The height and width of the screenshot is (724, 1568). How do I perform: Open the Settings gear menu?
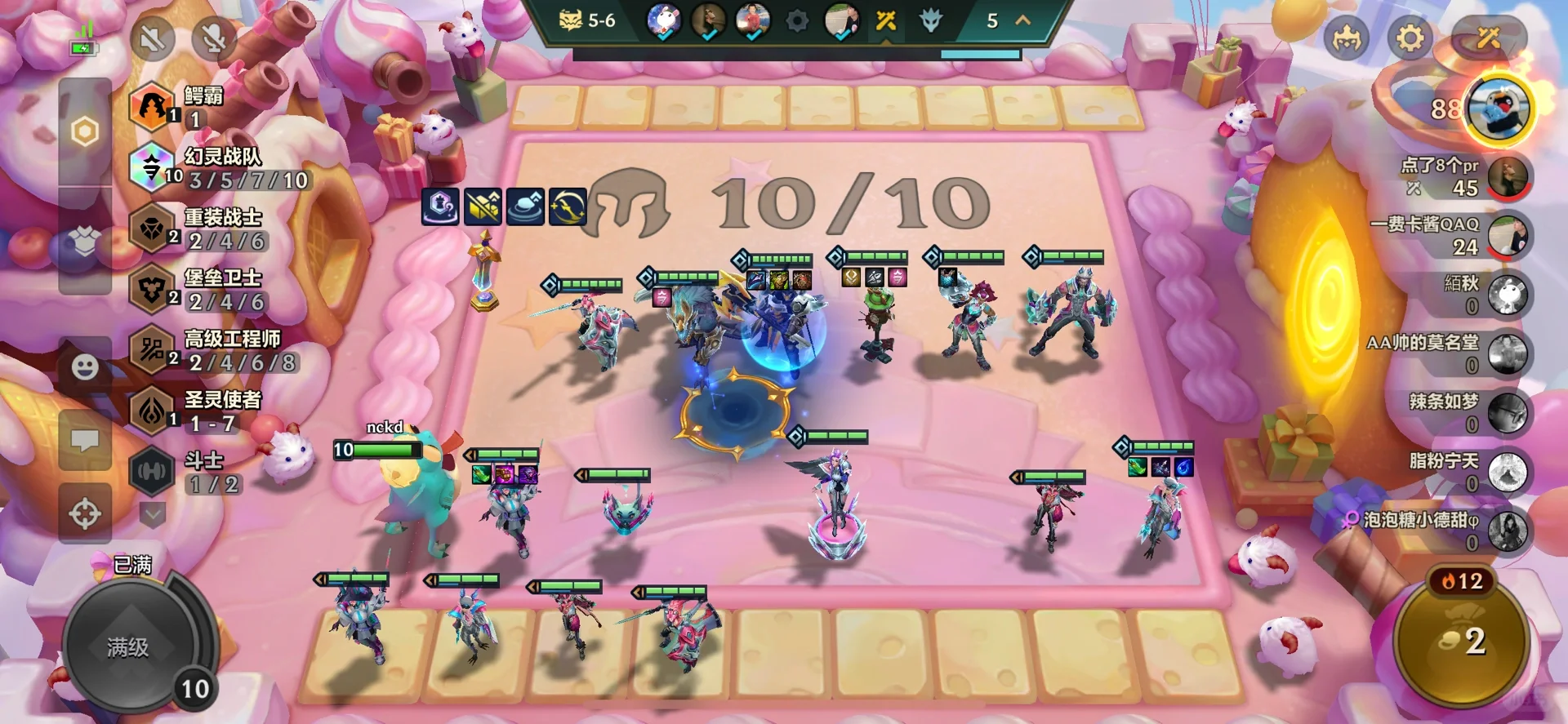tap(1410, 38)
